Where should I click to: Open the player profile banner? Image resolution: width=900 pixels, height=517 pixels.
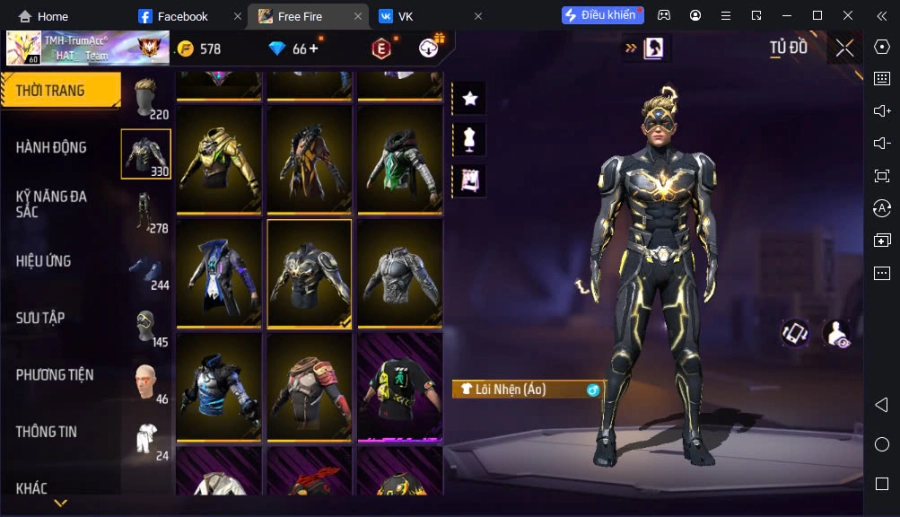point(86,48)
